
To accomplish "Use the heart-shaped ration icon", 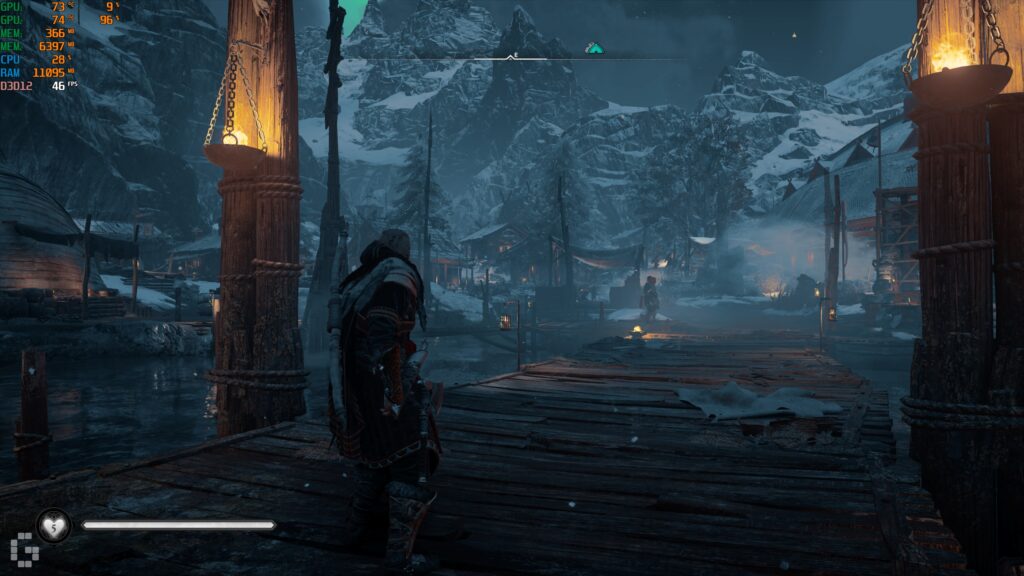I will [x=53, y=525].
